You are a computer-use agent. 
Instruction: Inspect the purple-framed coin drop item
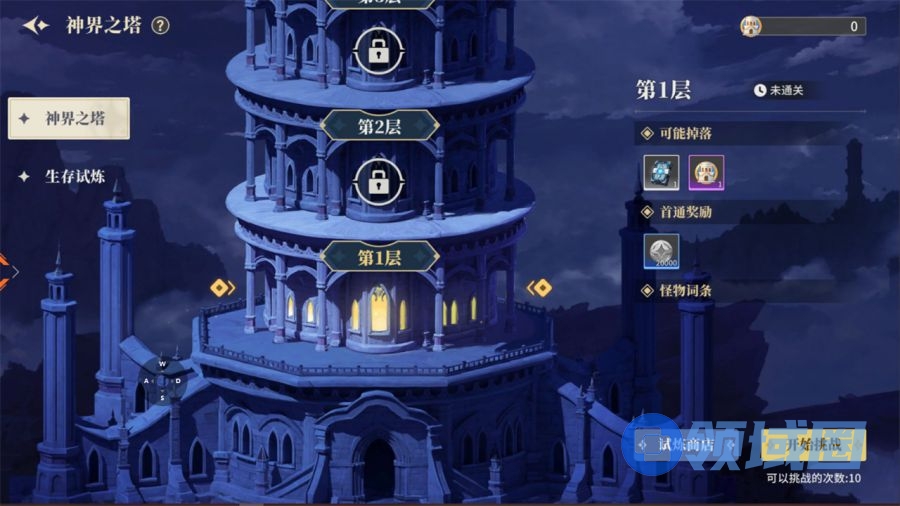706,172
